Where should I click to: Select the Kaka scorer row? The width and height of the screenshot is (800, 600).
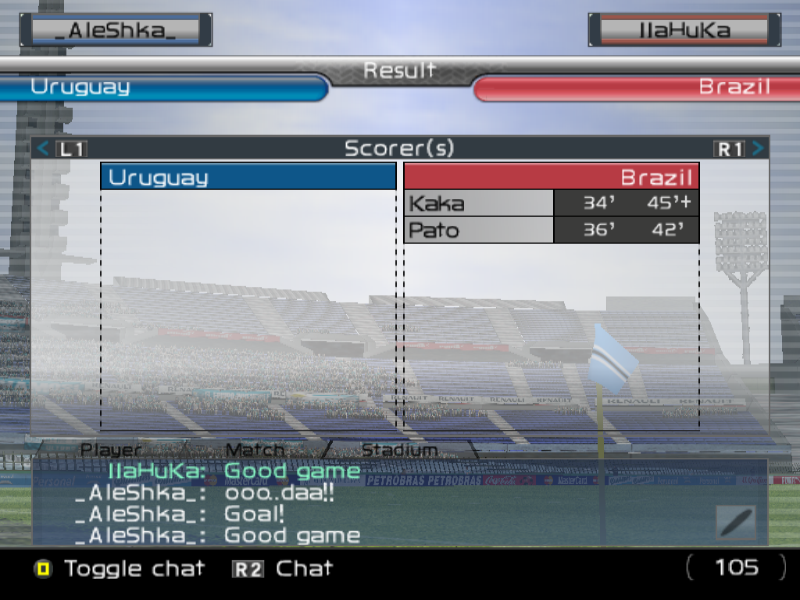tap(551, 204)
